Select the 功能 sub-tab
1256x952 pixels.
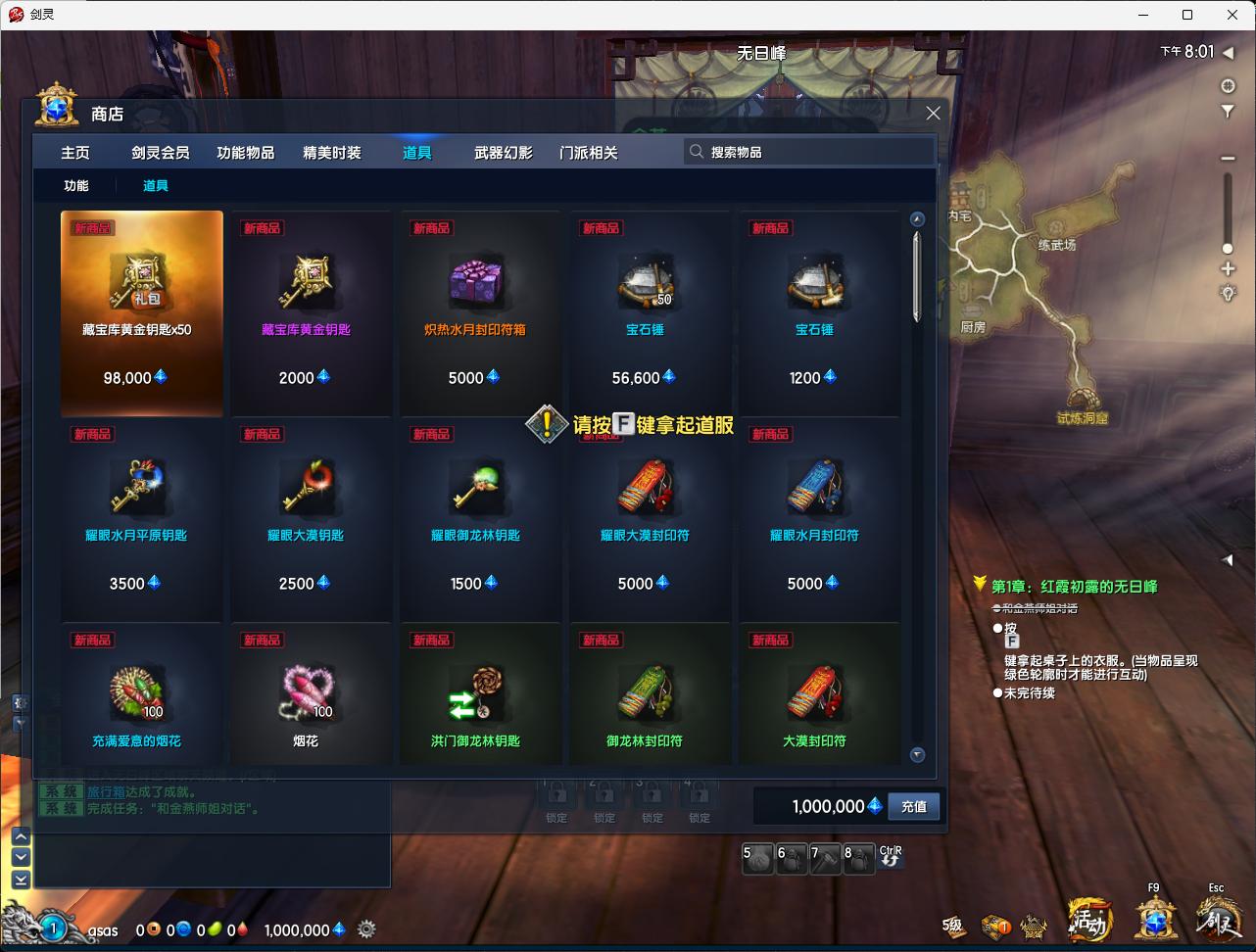point(76,186)
